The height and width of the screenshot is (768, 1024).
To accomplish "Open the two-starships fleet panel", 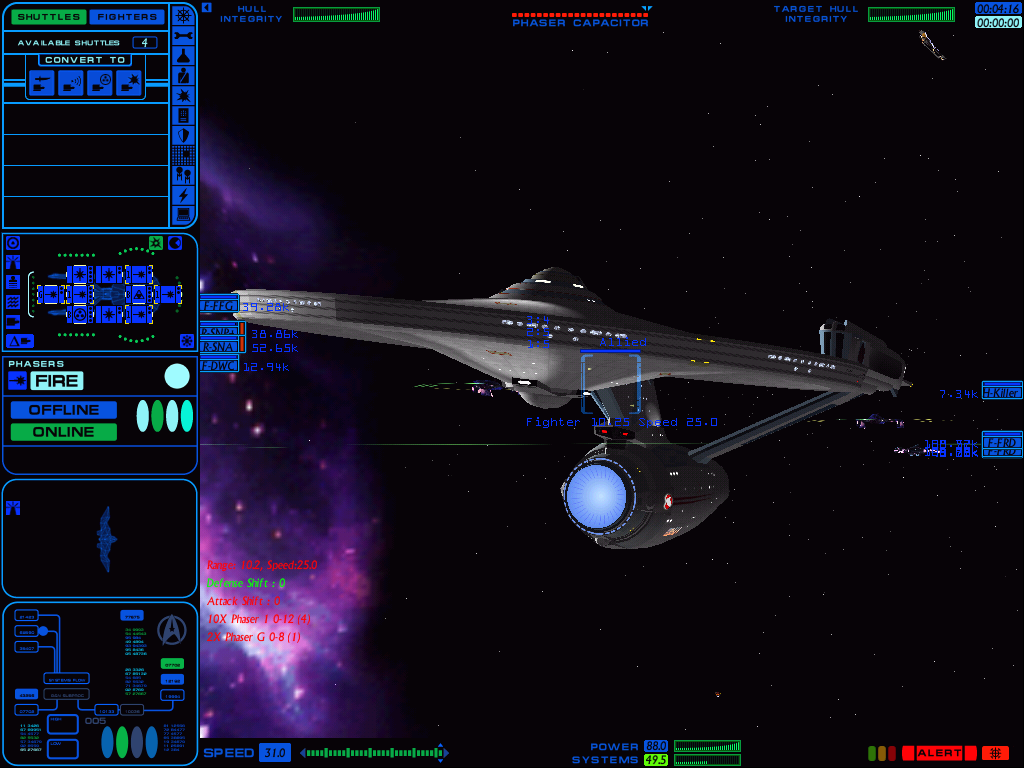I will [x=183, y=174].
